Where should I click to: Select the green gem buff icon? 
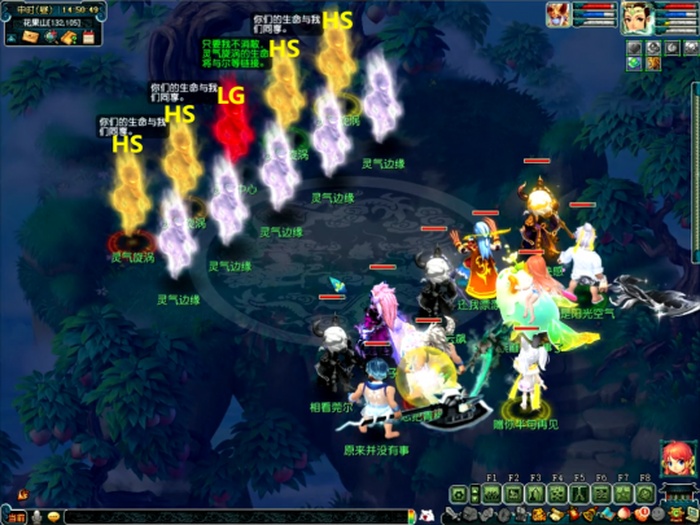click(634, 63)
